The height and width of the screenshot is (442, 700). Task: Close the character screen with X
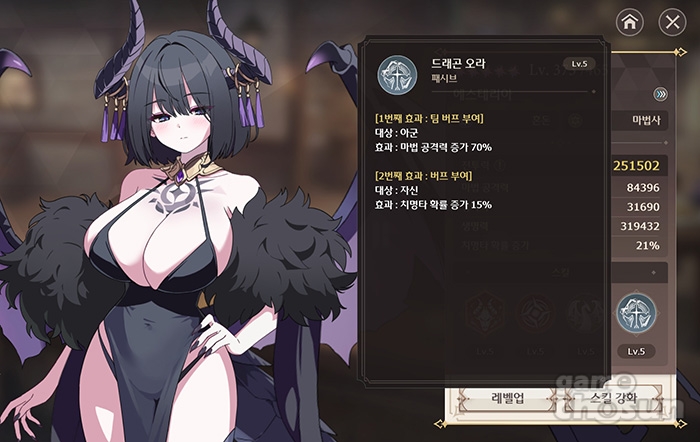click(672, 21)
